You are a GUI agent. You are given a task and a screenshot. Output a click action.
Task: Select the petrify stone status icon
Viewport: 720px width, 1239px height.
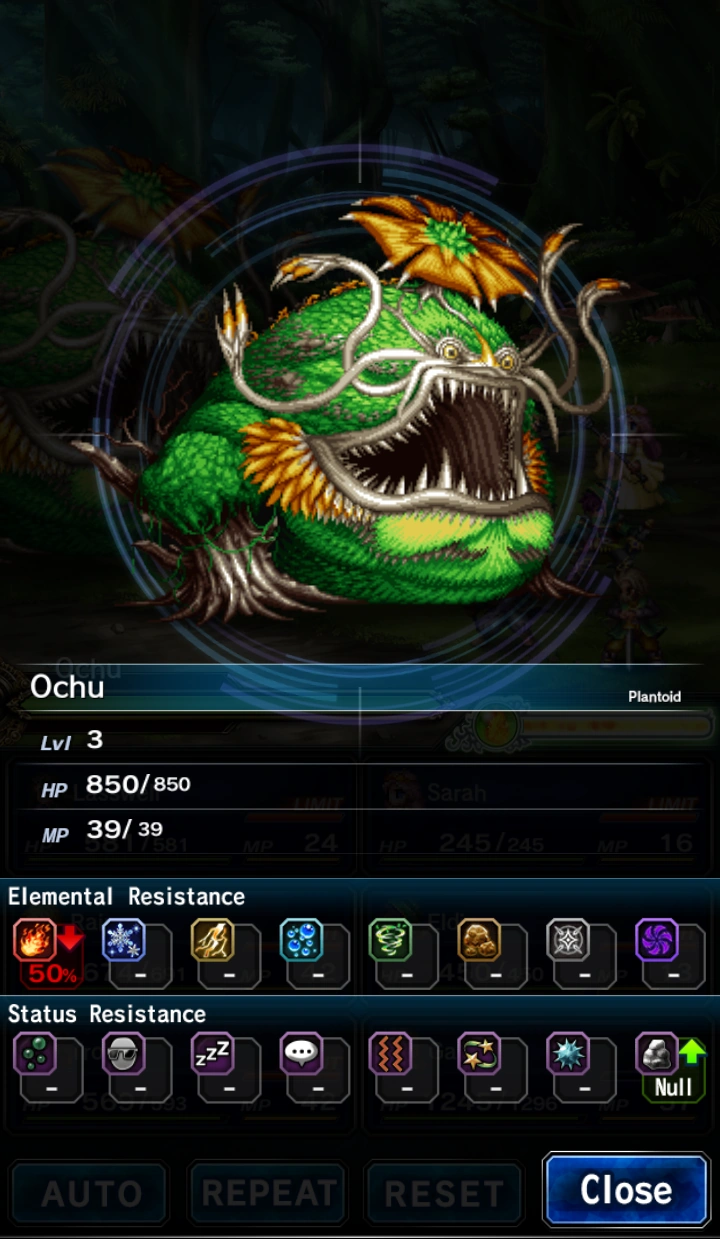[x=657, y=1054]
